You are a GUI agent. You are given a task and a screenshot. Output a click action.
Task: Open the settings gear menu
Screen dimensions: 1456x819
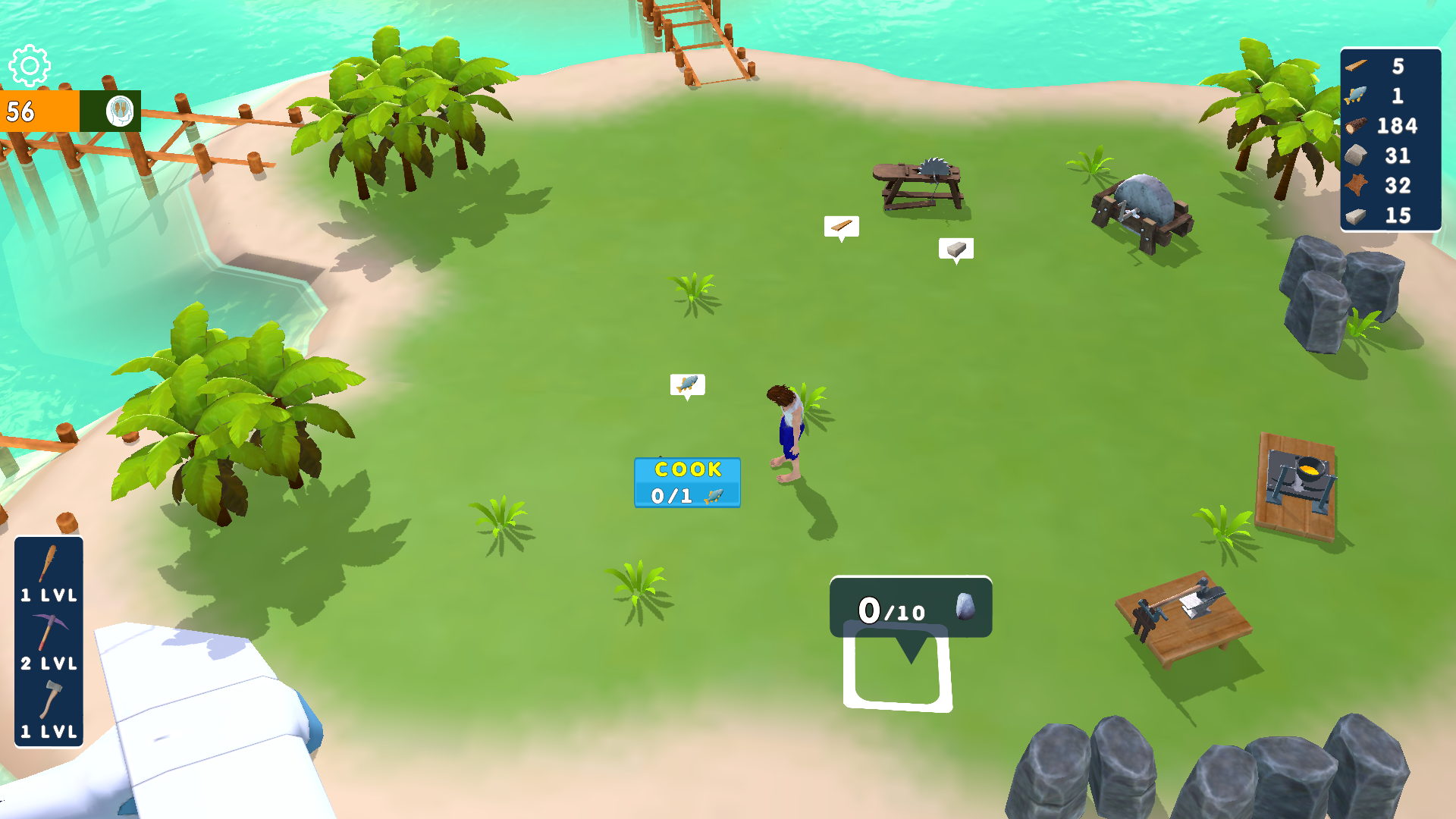(x=30, y=67)
